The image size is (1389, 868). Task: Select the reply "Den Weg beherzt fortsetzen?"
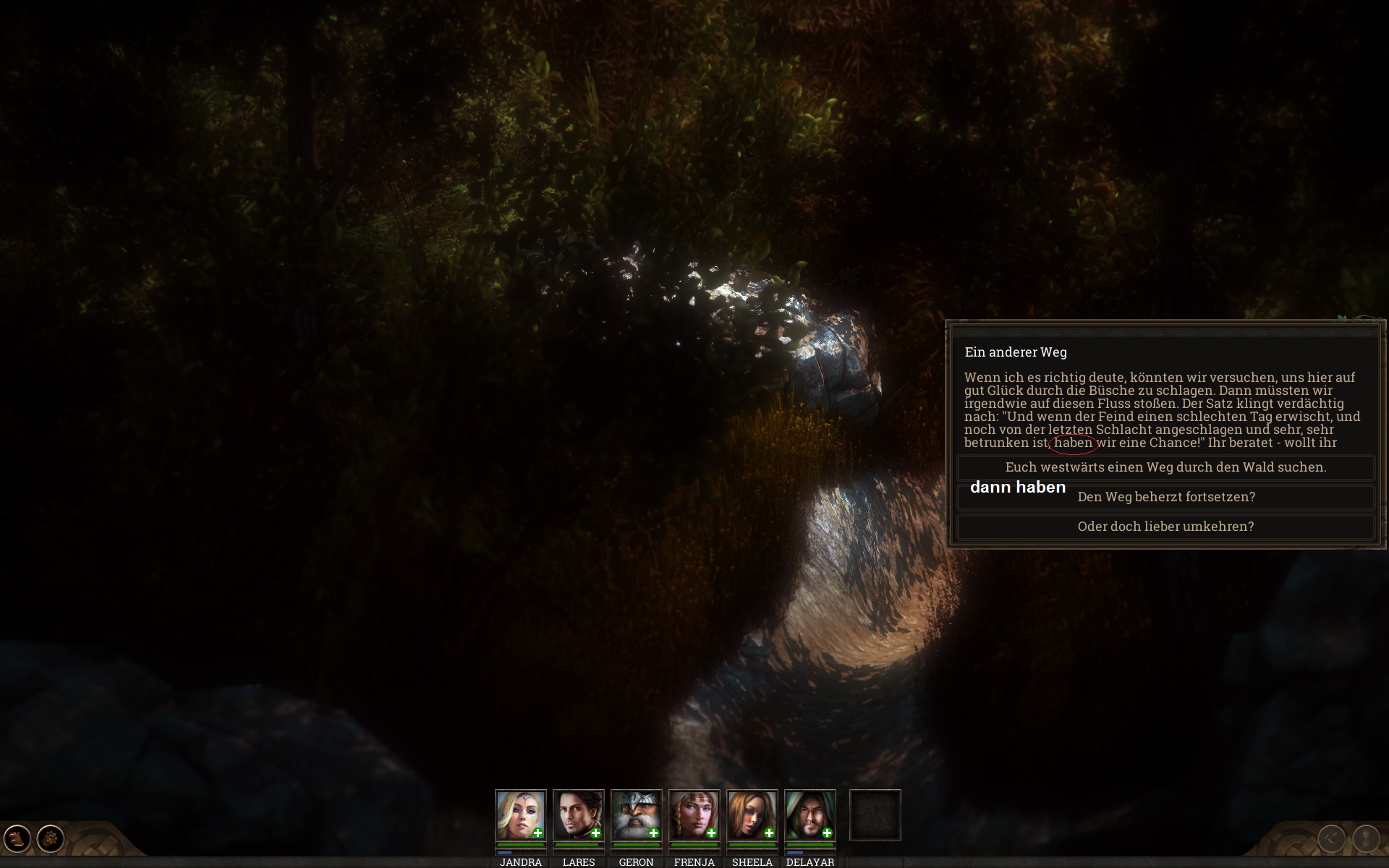[1165, 497]
